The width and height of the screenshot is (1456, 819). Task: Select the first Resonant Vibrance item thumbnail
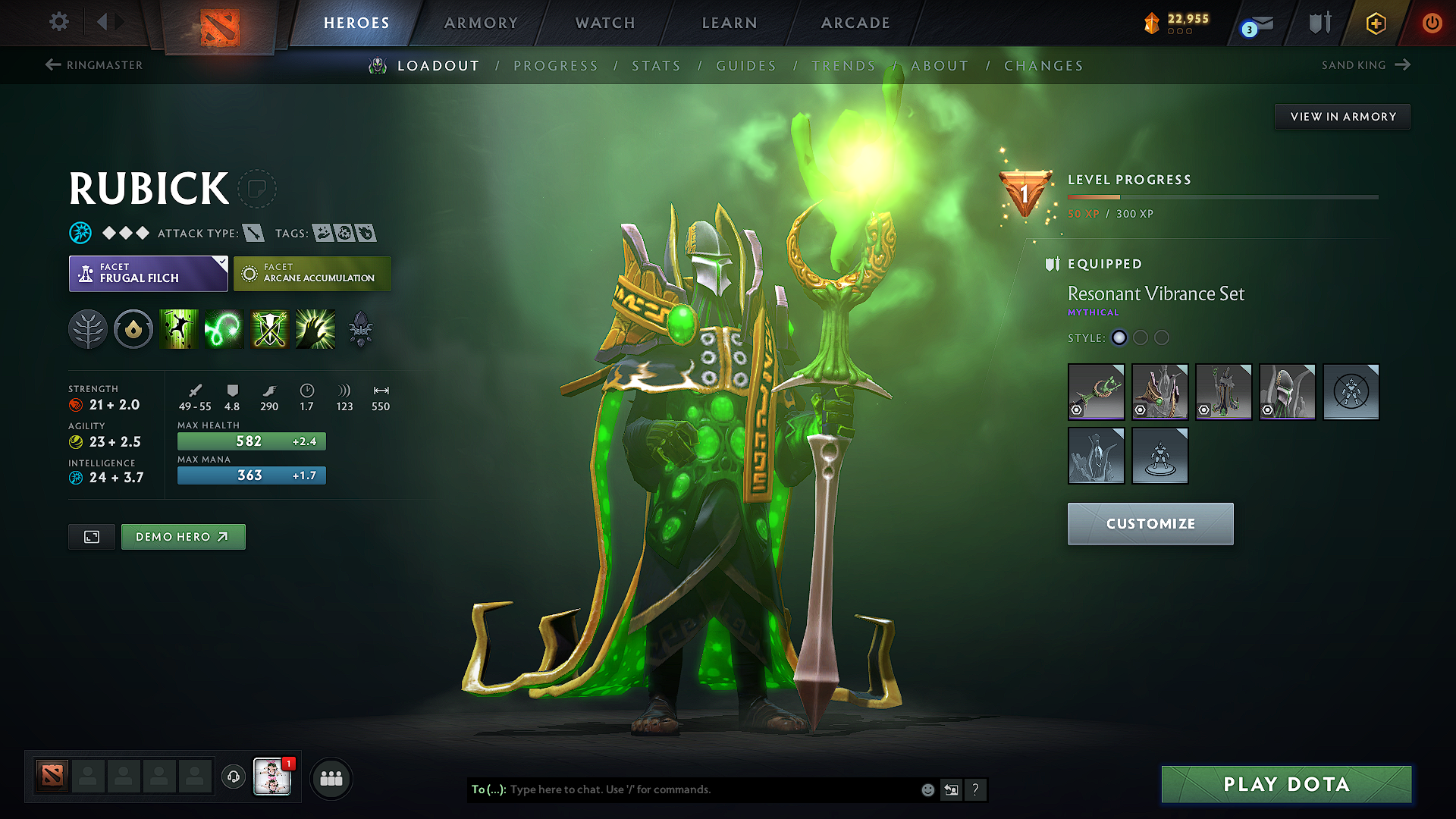point(1096,392)
